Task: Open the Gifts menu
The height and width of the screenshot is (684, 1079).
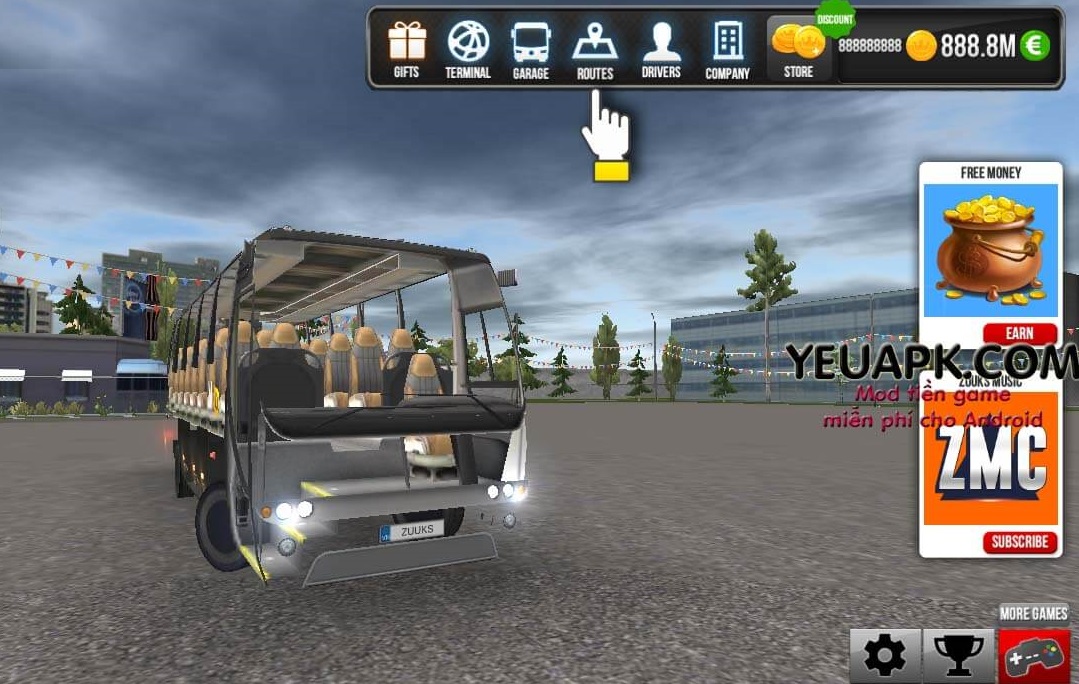Action: click(x=406, y=50)
